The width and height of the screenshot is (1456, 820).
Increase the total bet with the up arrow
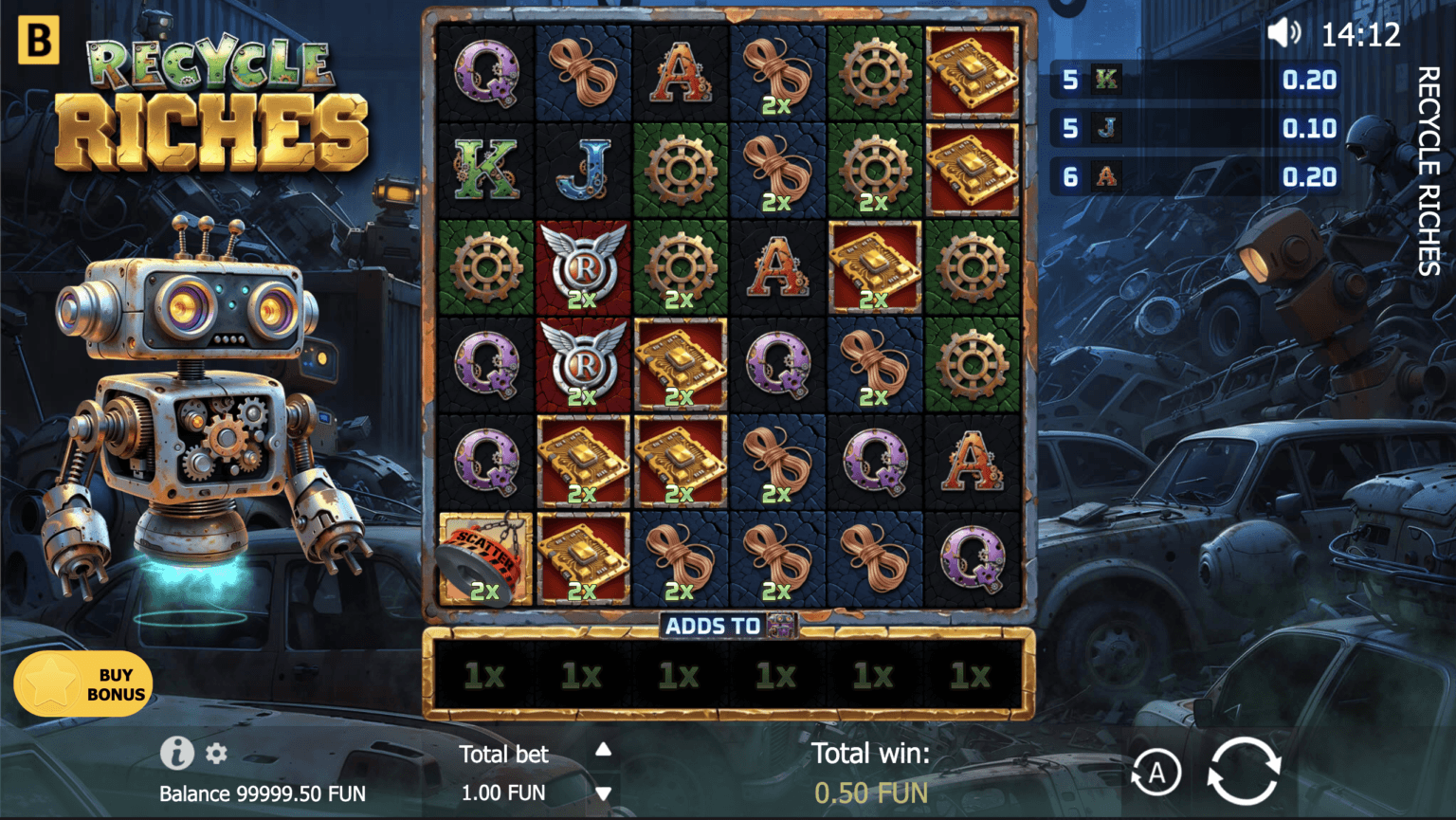603,751
